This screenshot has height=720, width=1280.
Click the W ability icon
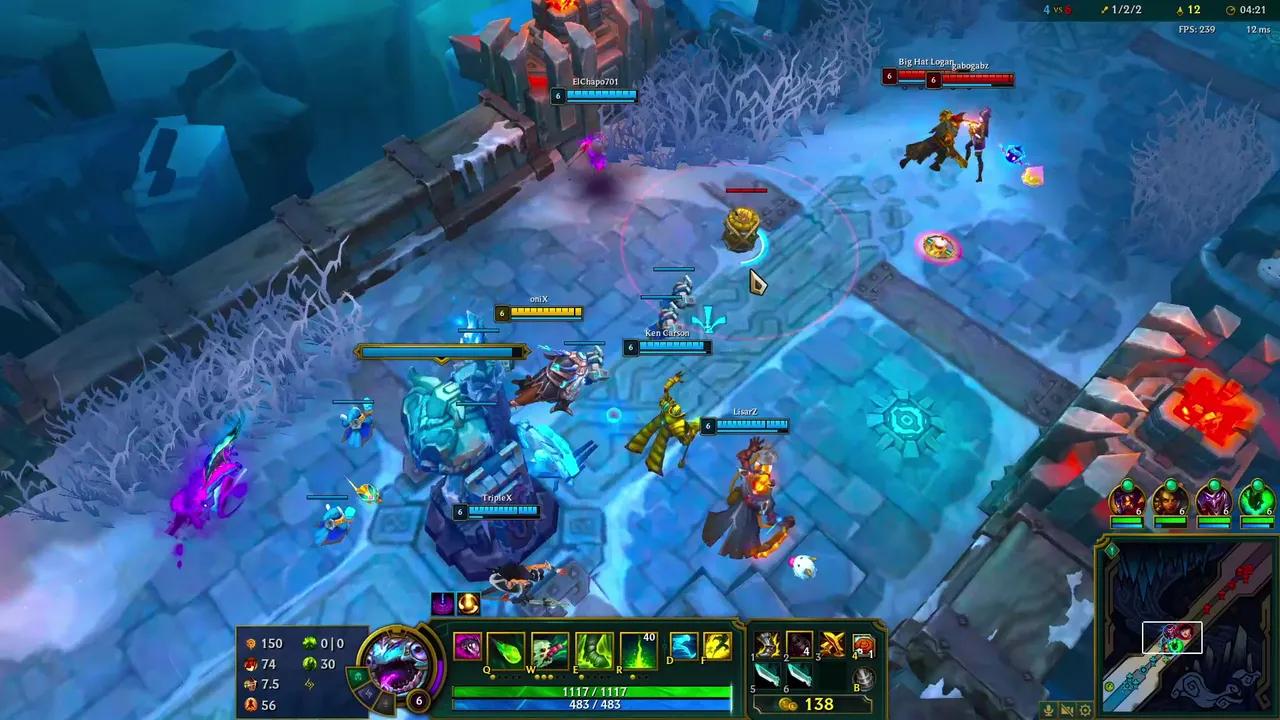[x=549, y=646]
